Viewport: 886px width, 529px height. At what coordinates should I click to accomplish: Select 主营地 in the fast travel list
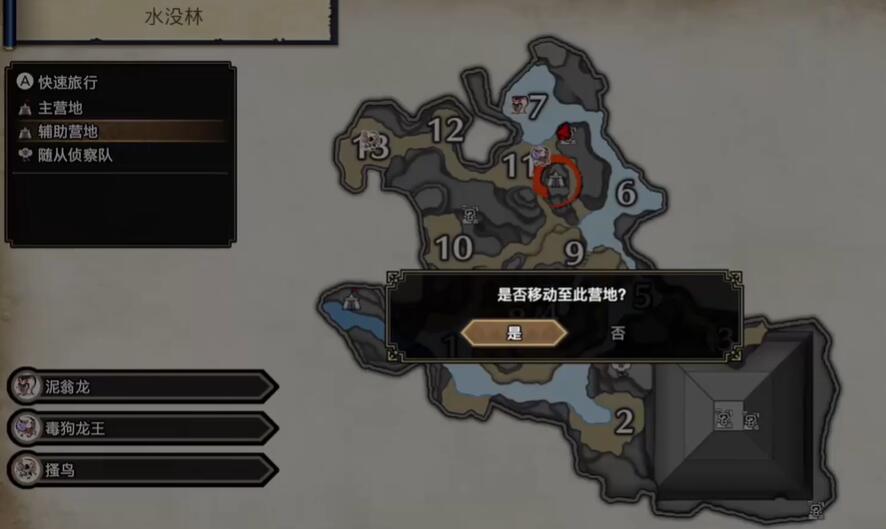point(60,107)
